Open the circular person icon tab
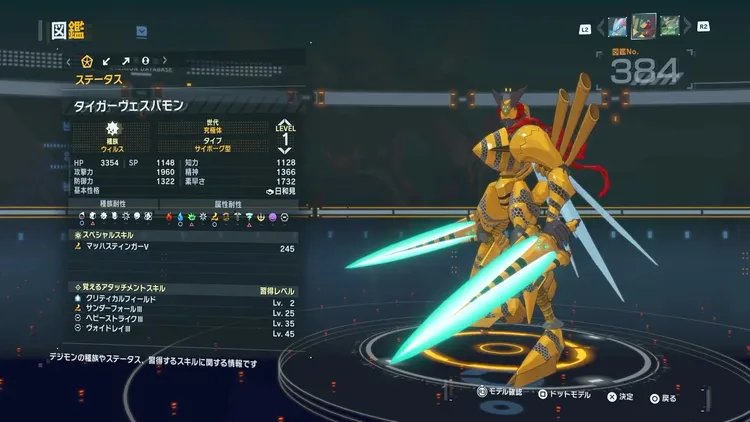 click(146, 61)
